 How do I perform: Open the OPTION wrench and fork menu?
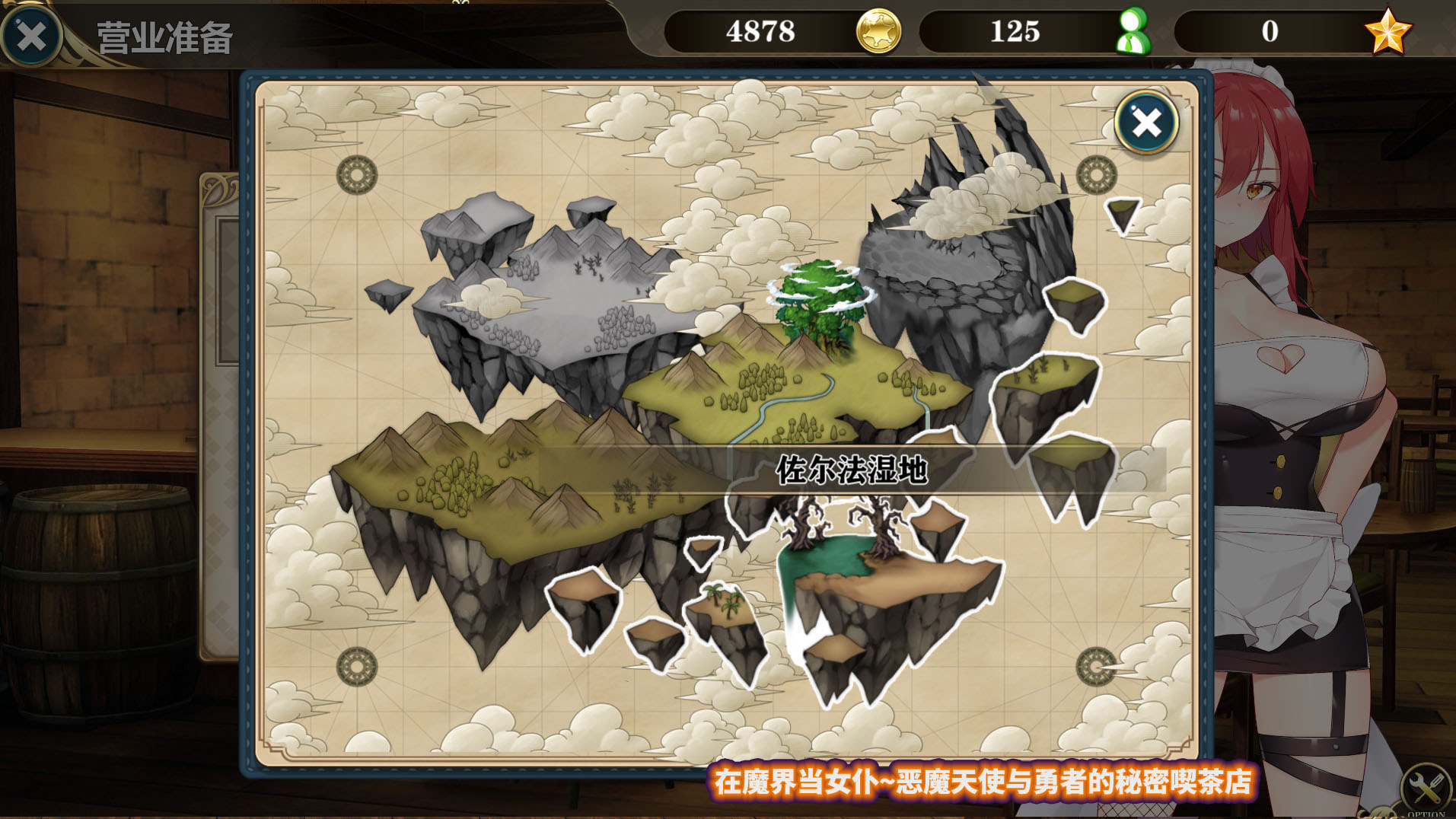click(1424, 789)
